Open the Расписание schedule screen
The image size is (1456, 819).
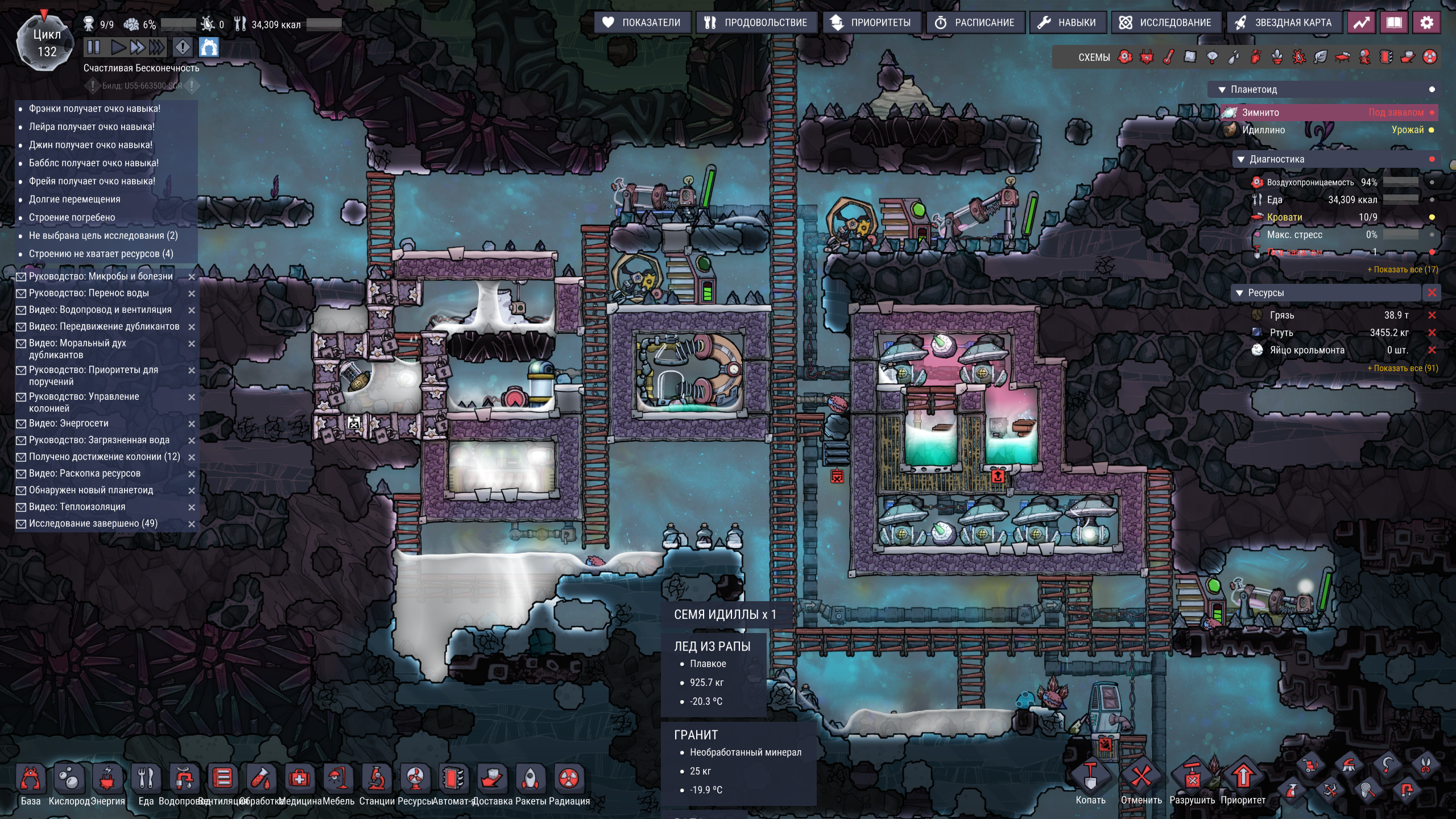(975, 23)
